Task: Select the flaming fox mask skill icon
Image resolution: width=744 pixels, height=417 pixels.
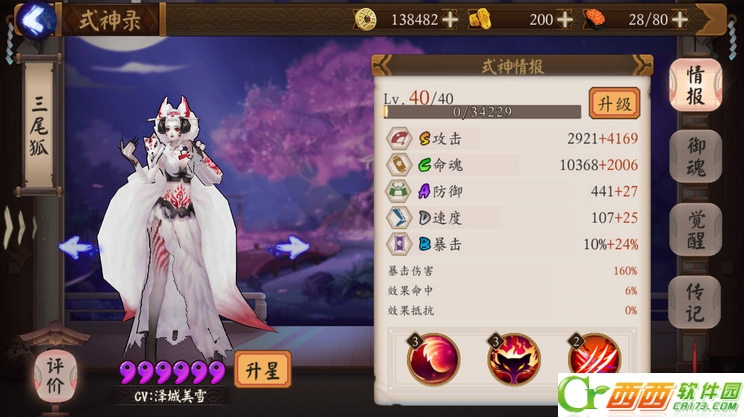Action: (x=514, y=360)
